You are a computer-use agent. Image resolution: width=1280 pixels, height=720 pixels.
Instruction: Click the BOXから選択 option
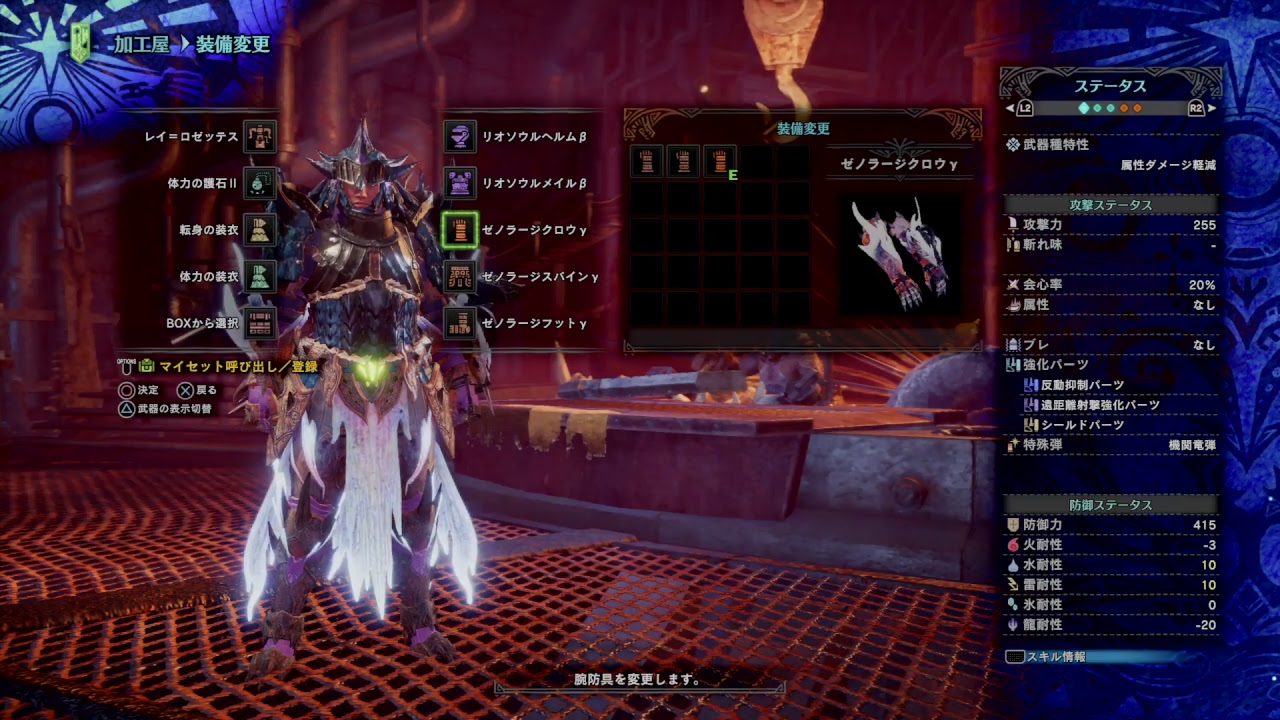click(260, 323)
